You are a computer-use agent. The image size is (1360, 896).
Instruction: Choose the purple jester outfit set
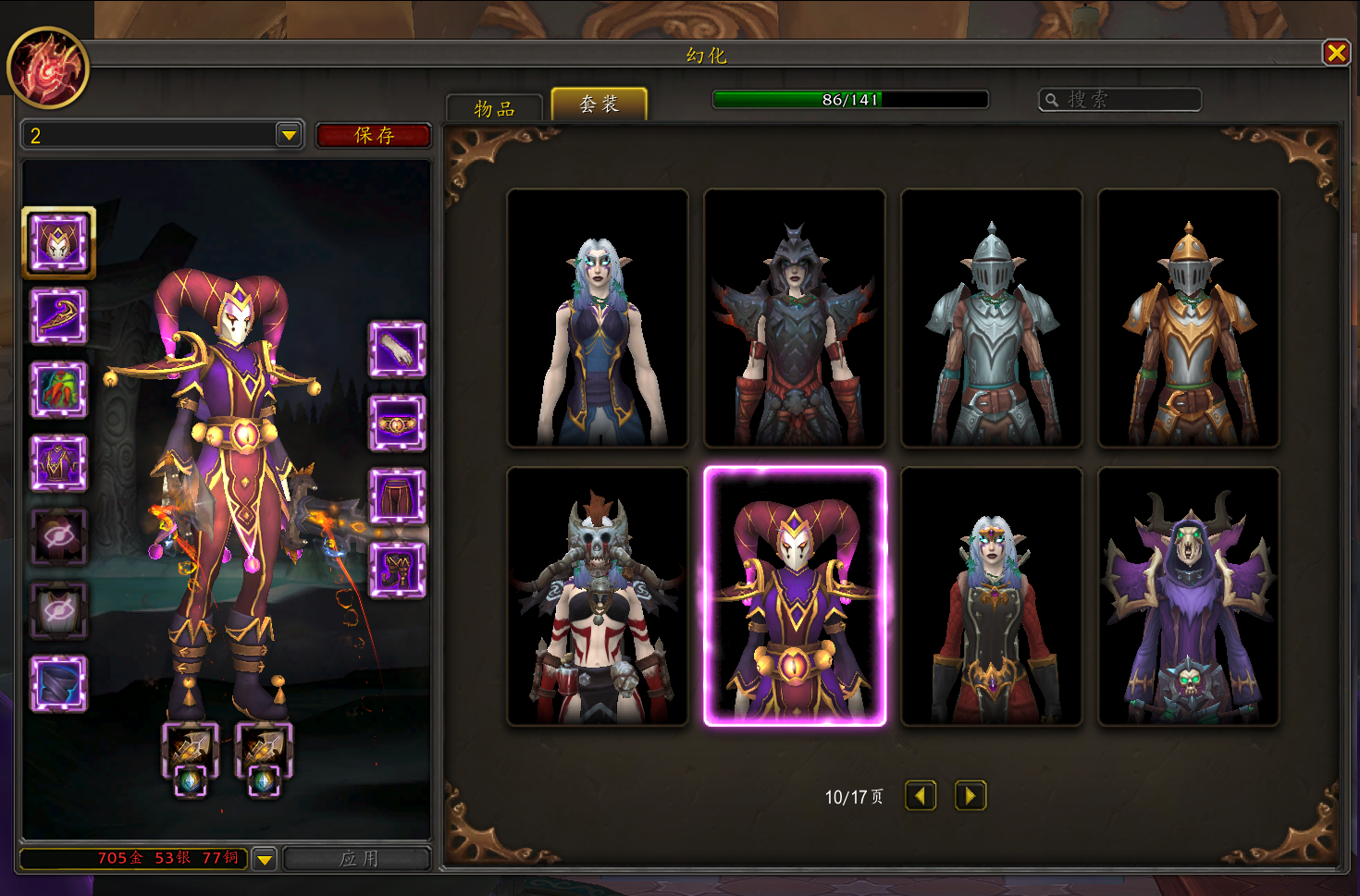coord(795,596)
